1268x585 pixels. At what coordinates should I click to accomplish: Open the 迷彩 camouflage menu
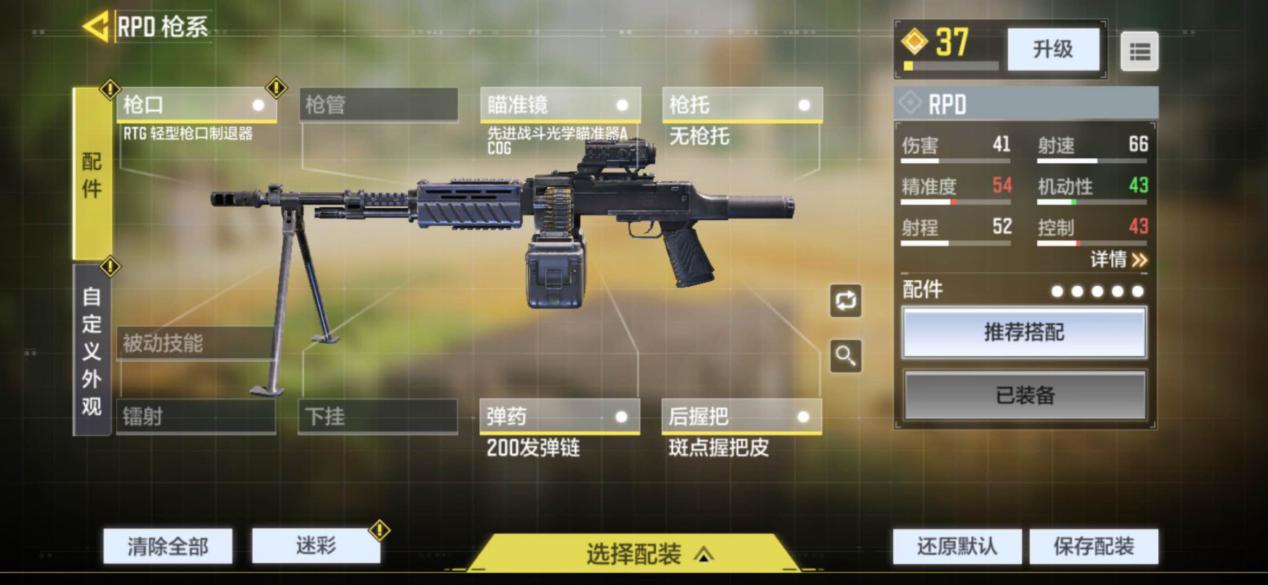coord(316,545)
